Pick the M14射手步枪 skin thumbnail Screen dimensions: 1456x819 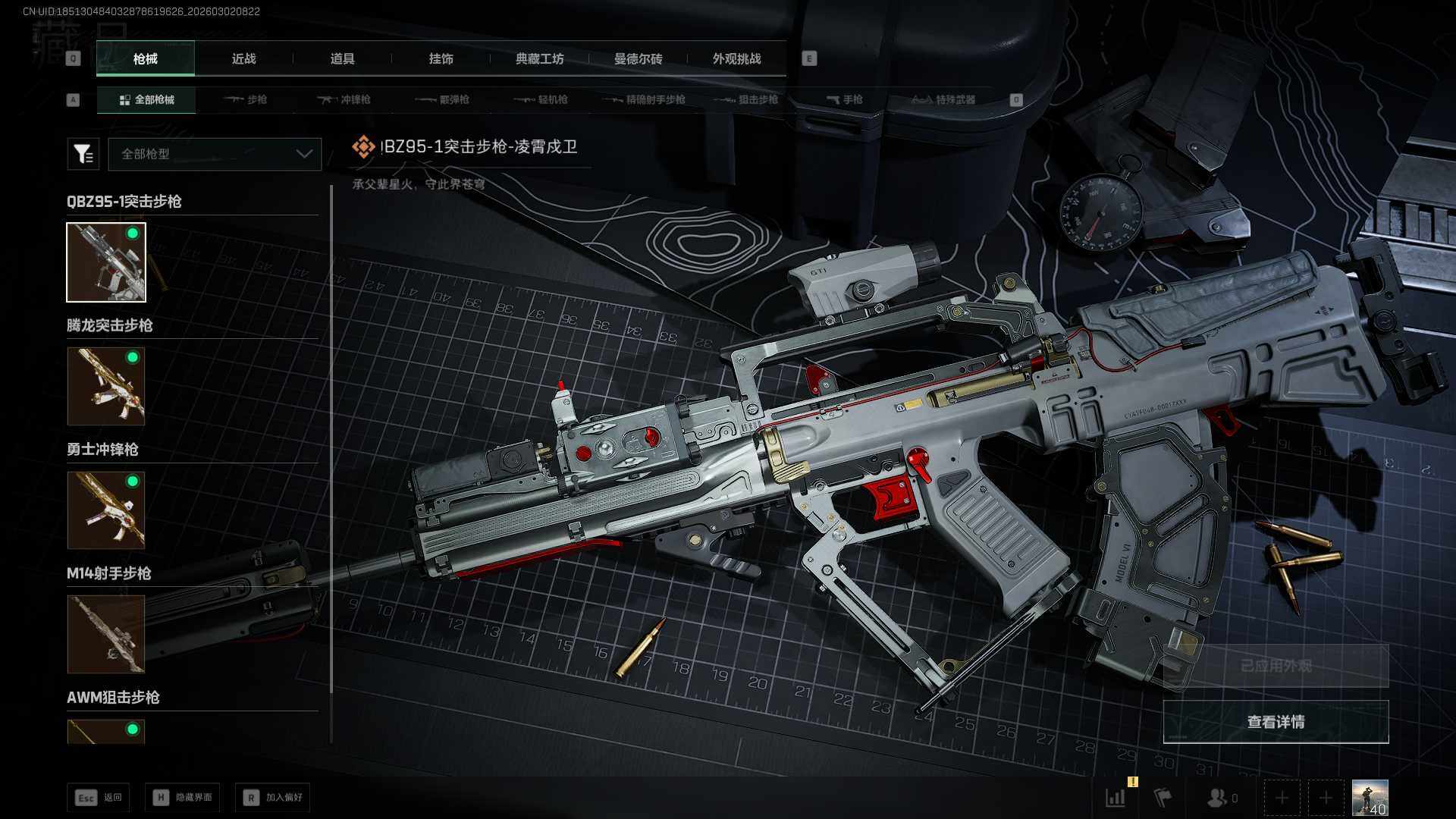click(106, 634)
